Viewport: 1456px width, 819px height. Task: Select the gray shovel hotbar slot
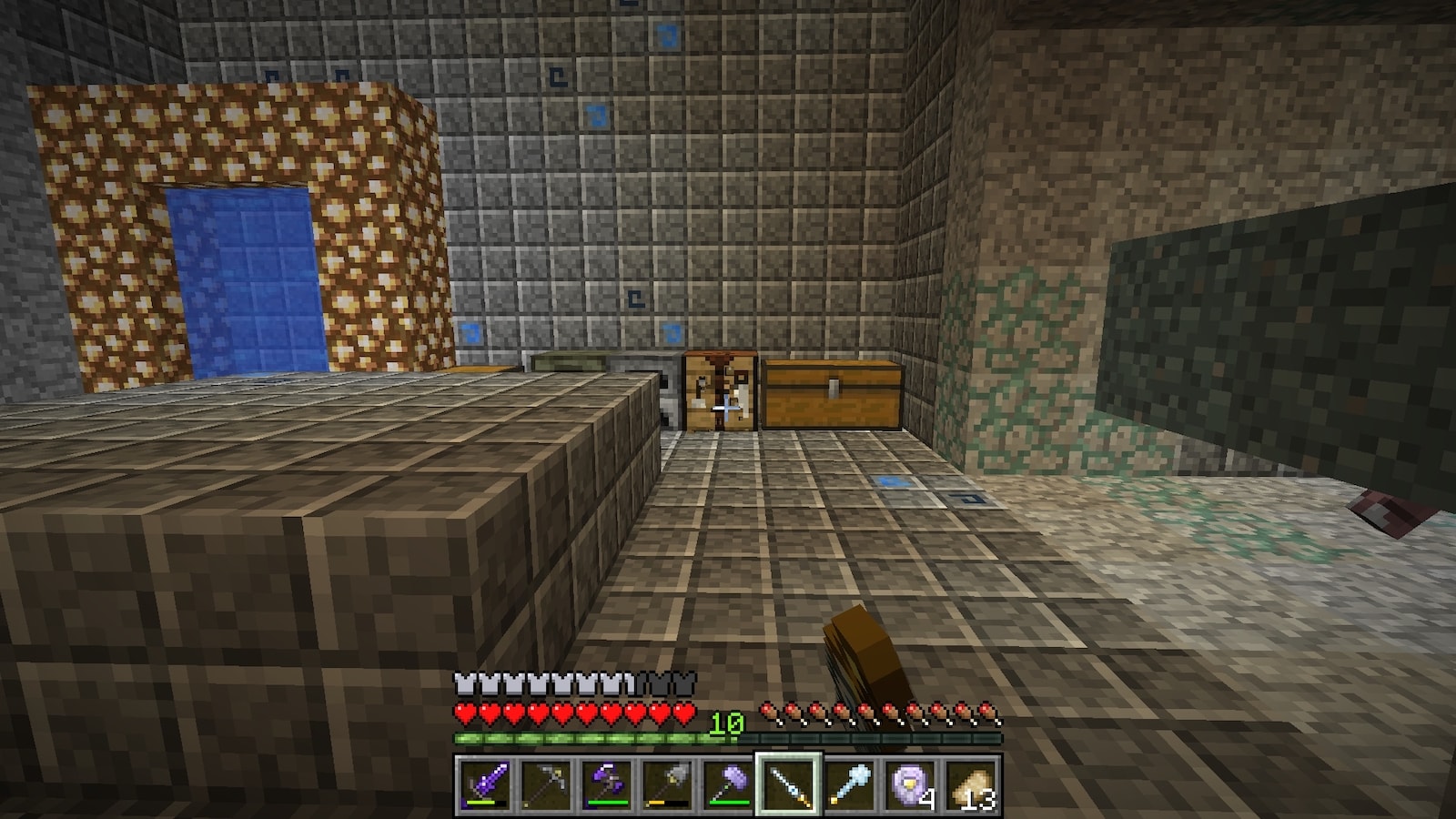pyautogui.click(x=666, y=784)
